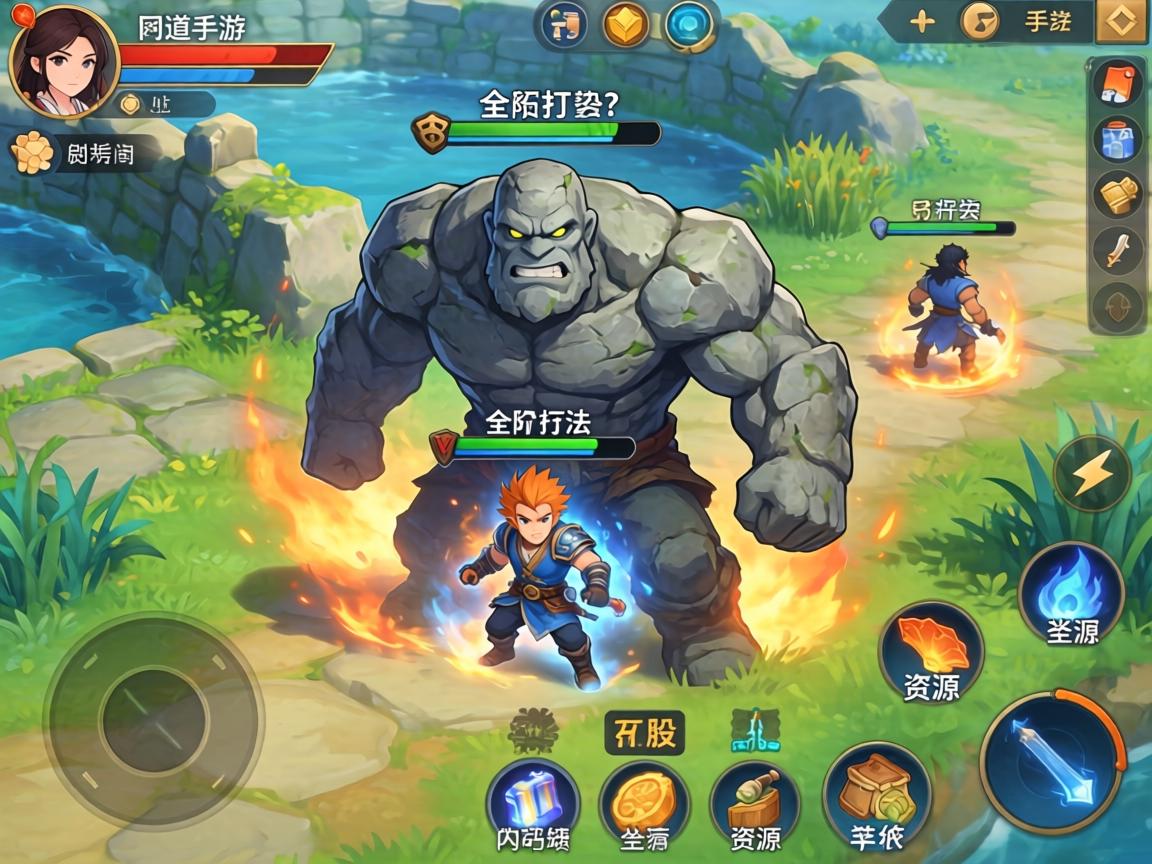Tap the orange flower badge icon
The width and height of the screenshot is (1152, 864).
(x=32, y=153)
